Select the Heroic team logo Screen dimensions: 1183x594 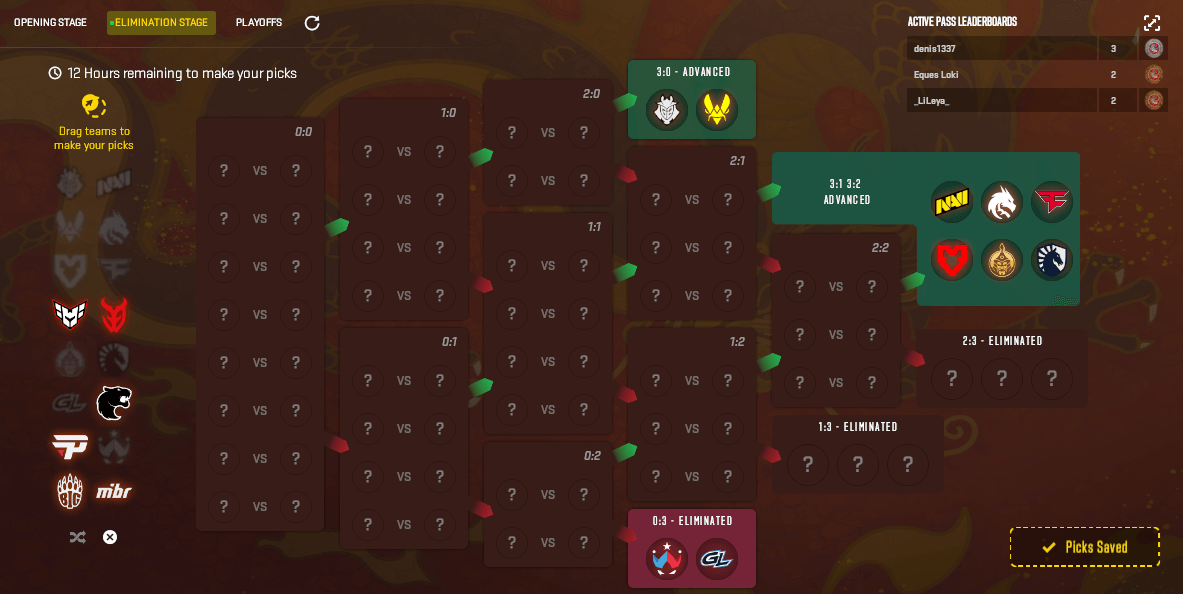pos(70,315)
